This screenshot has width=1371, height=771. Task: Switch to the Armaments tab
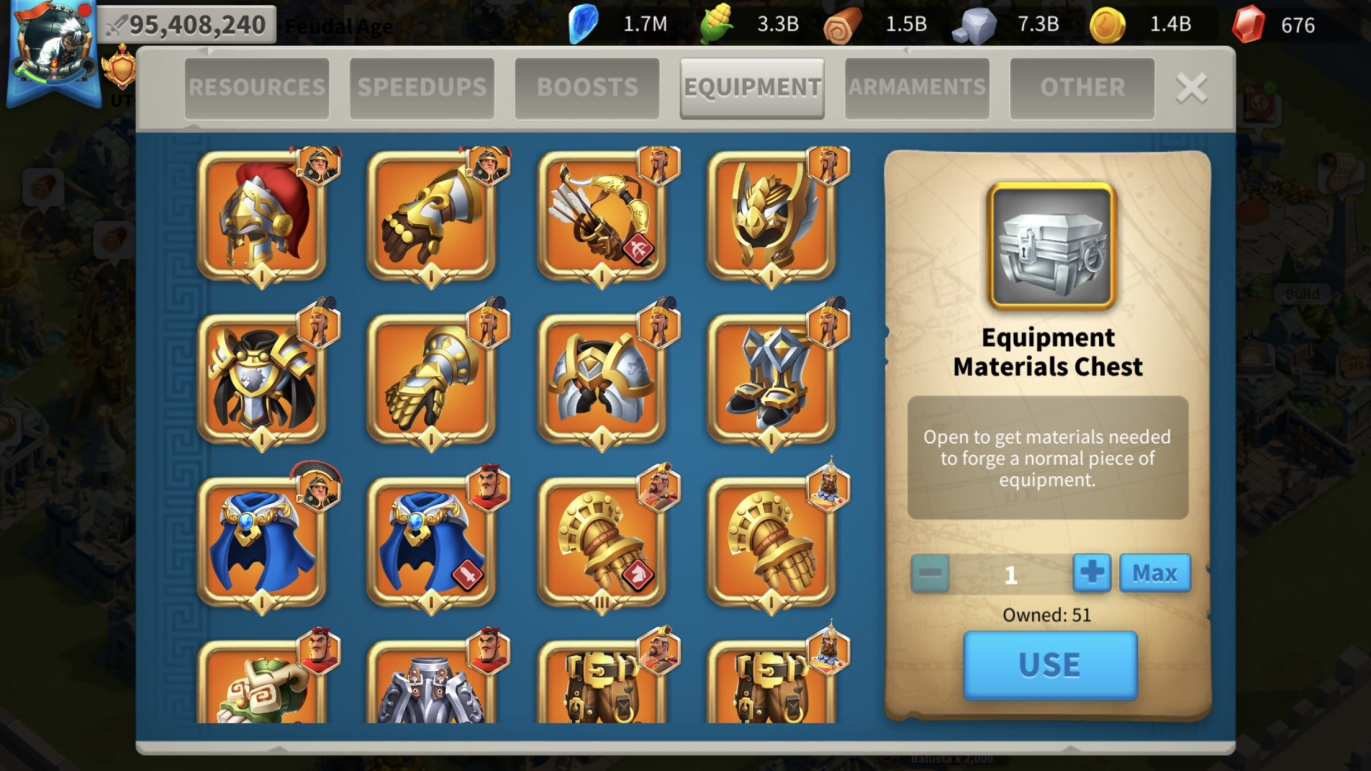click(917, 88)
